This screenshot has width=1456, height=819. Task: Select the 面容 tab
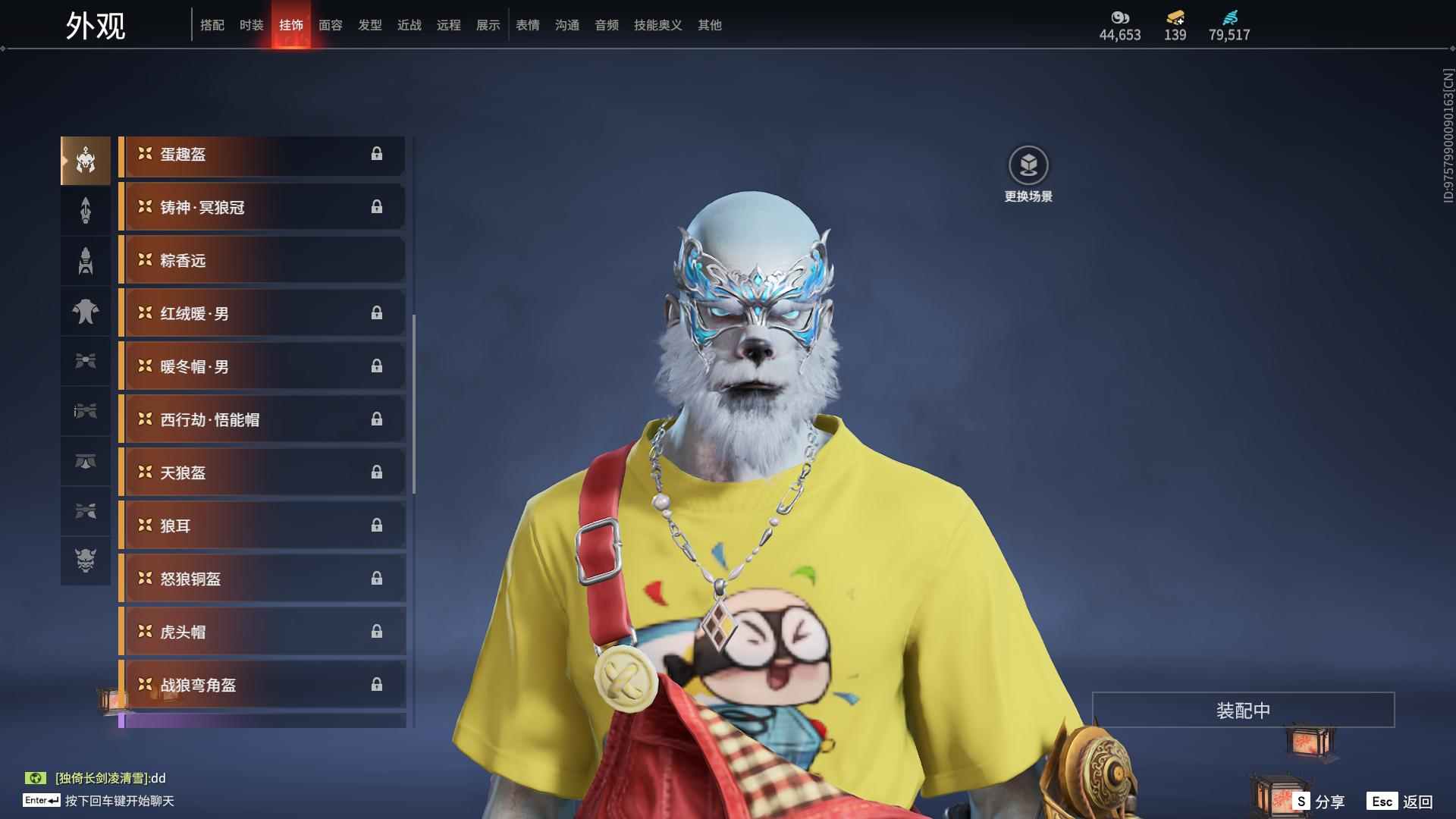coord(330,25)
